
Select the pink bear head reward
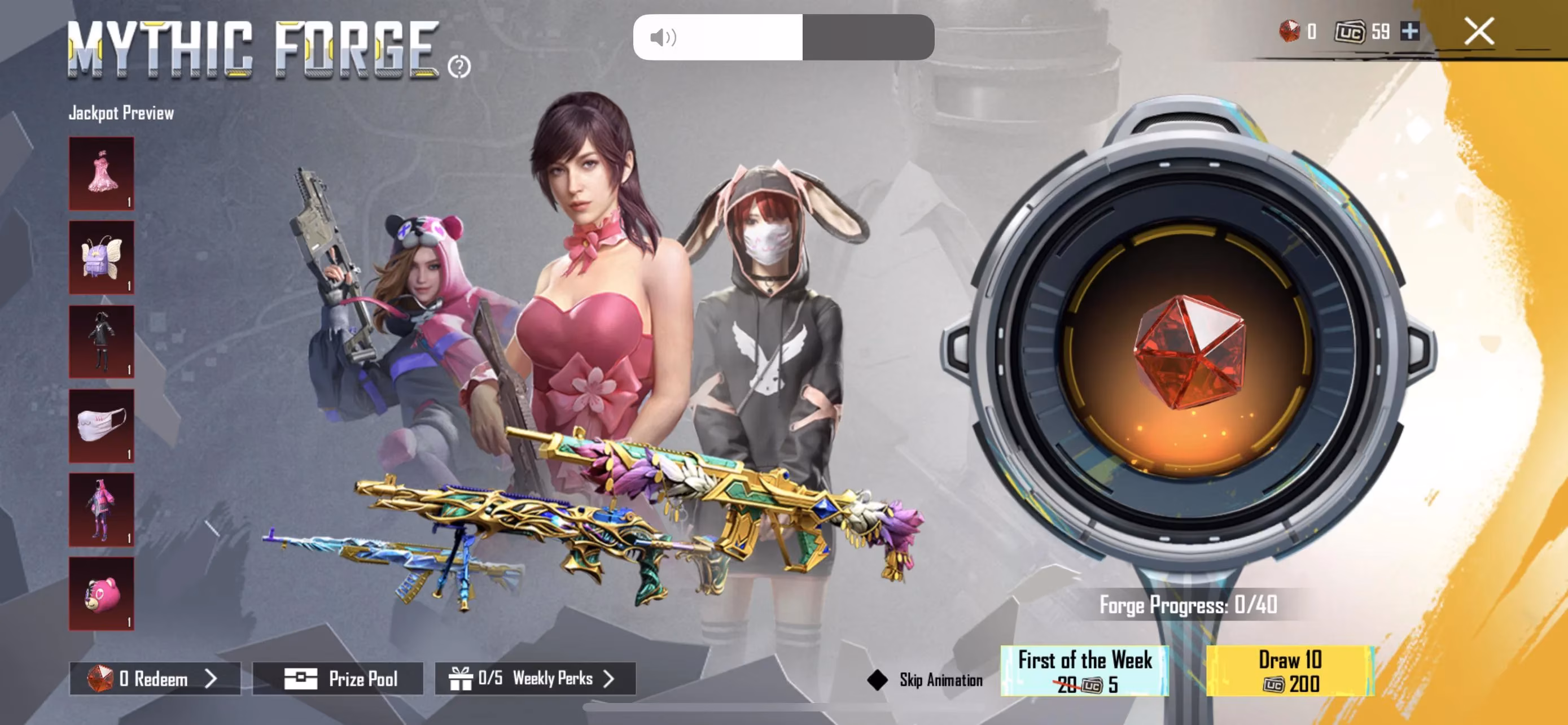(x=102, y=593)
